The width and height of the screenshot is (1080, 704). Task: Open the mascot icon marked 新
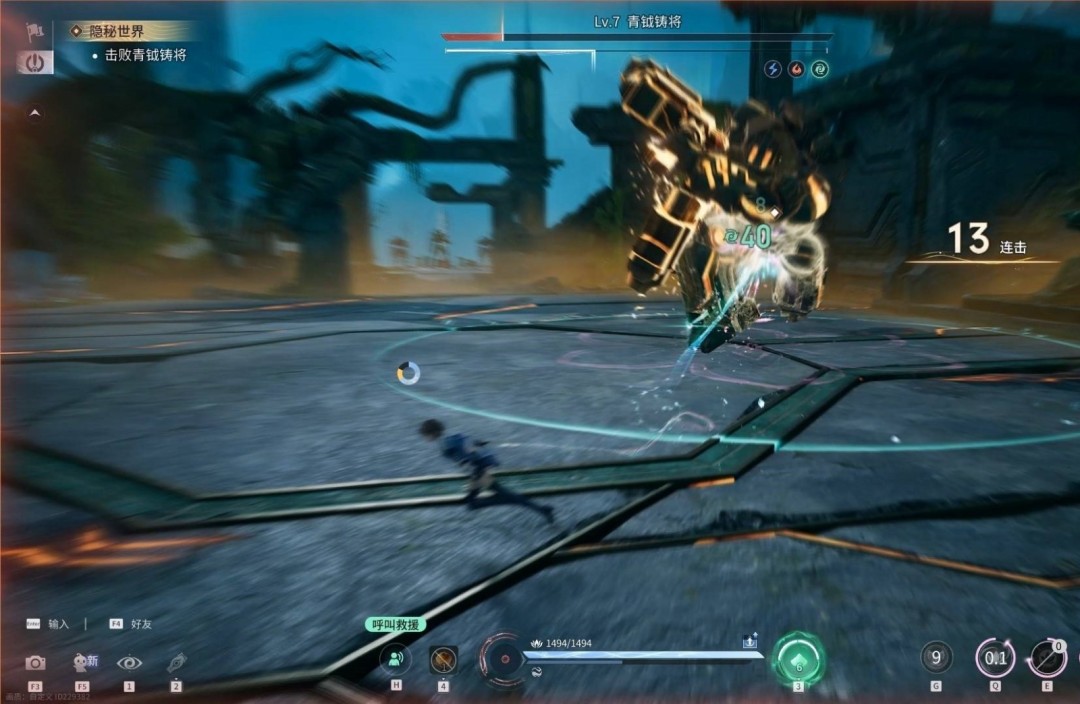83,661
